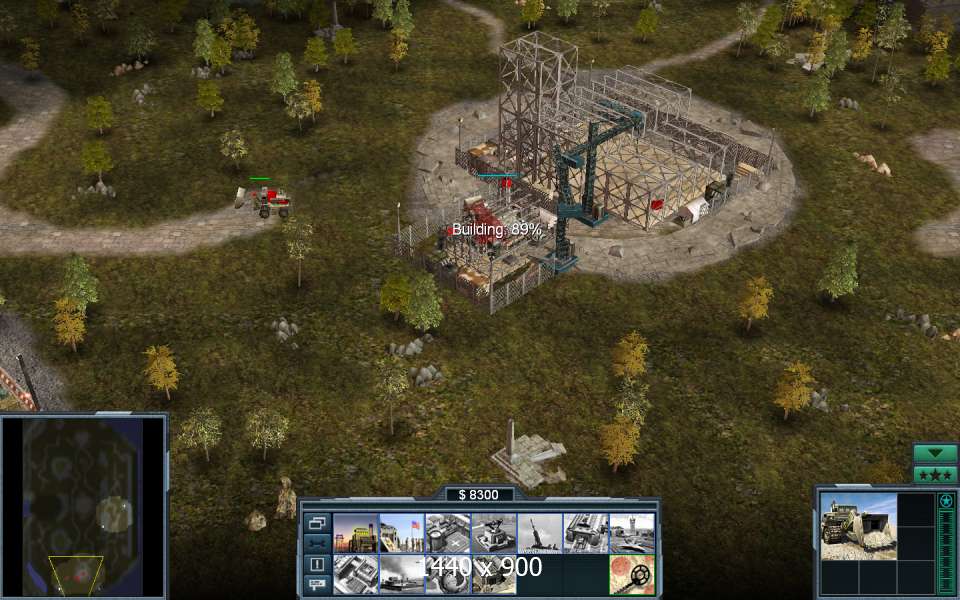The width and height of the screenshot is (960, 600).
Task: Activate the mine detector icon with green border
Action: [x=632, y=575]
